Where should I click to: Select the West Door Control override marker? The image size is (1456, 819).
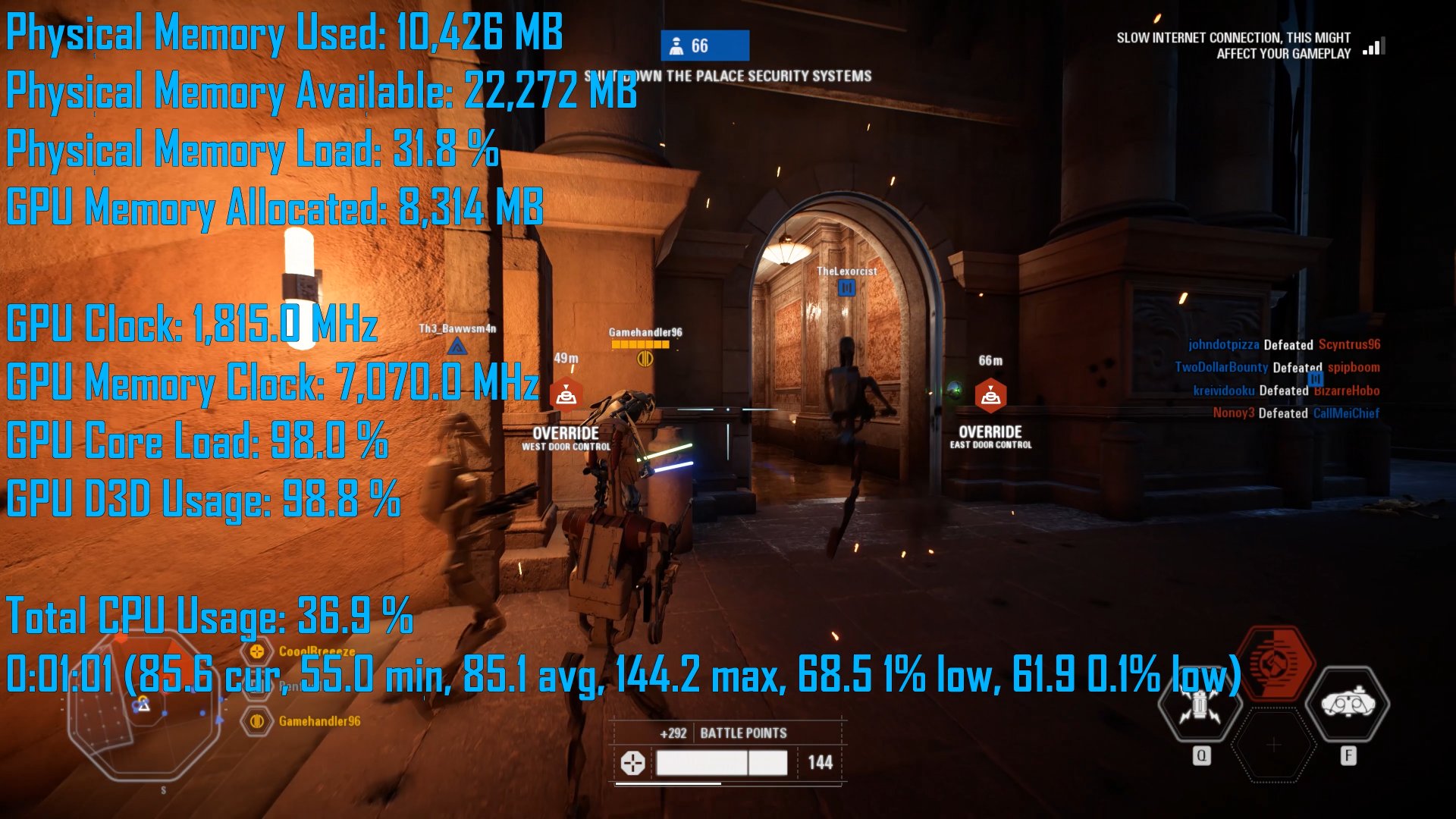(x=566, y=395)
